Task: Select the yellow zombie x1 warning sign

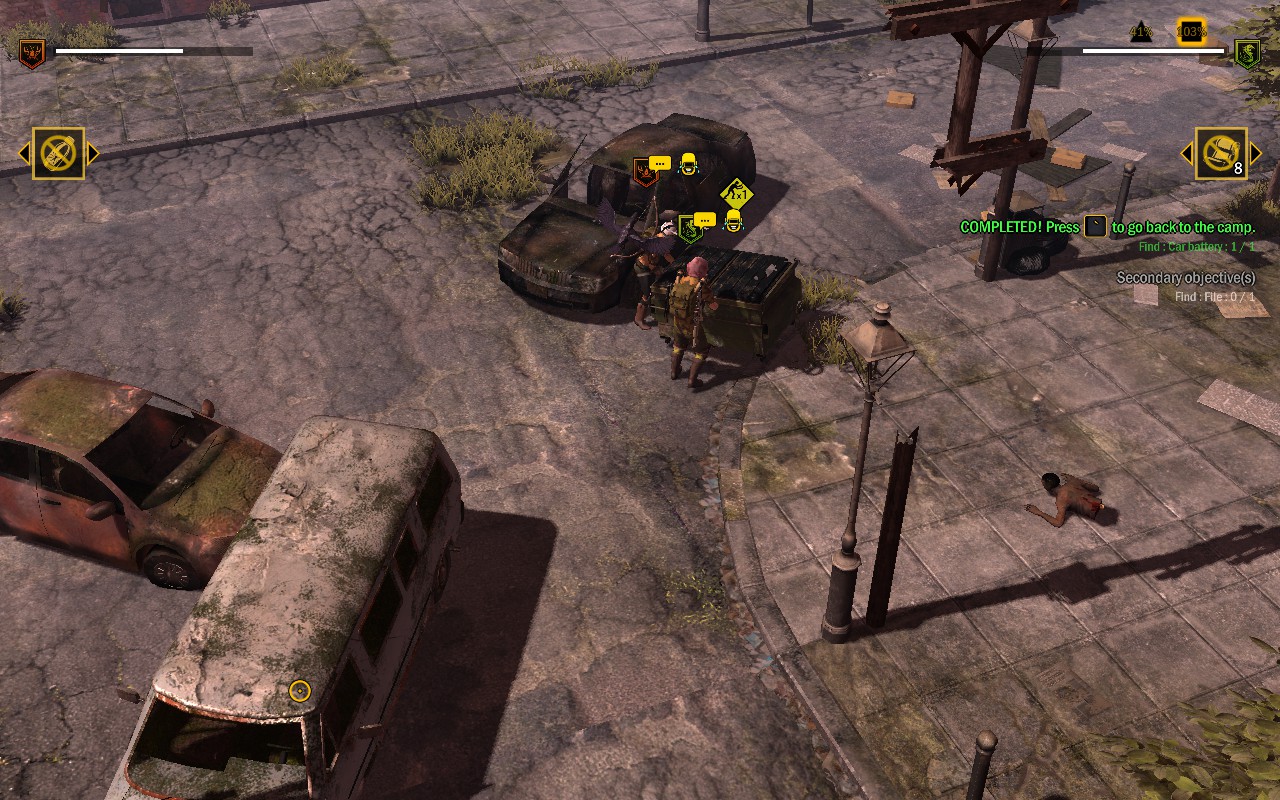Action: pos(736,193)
